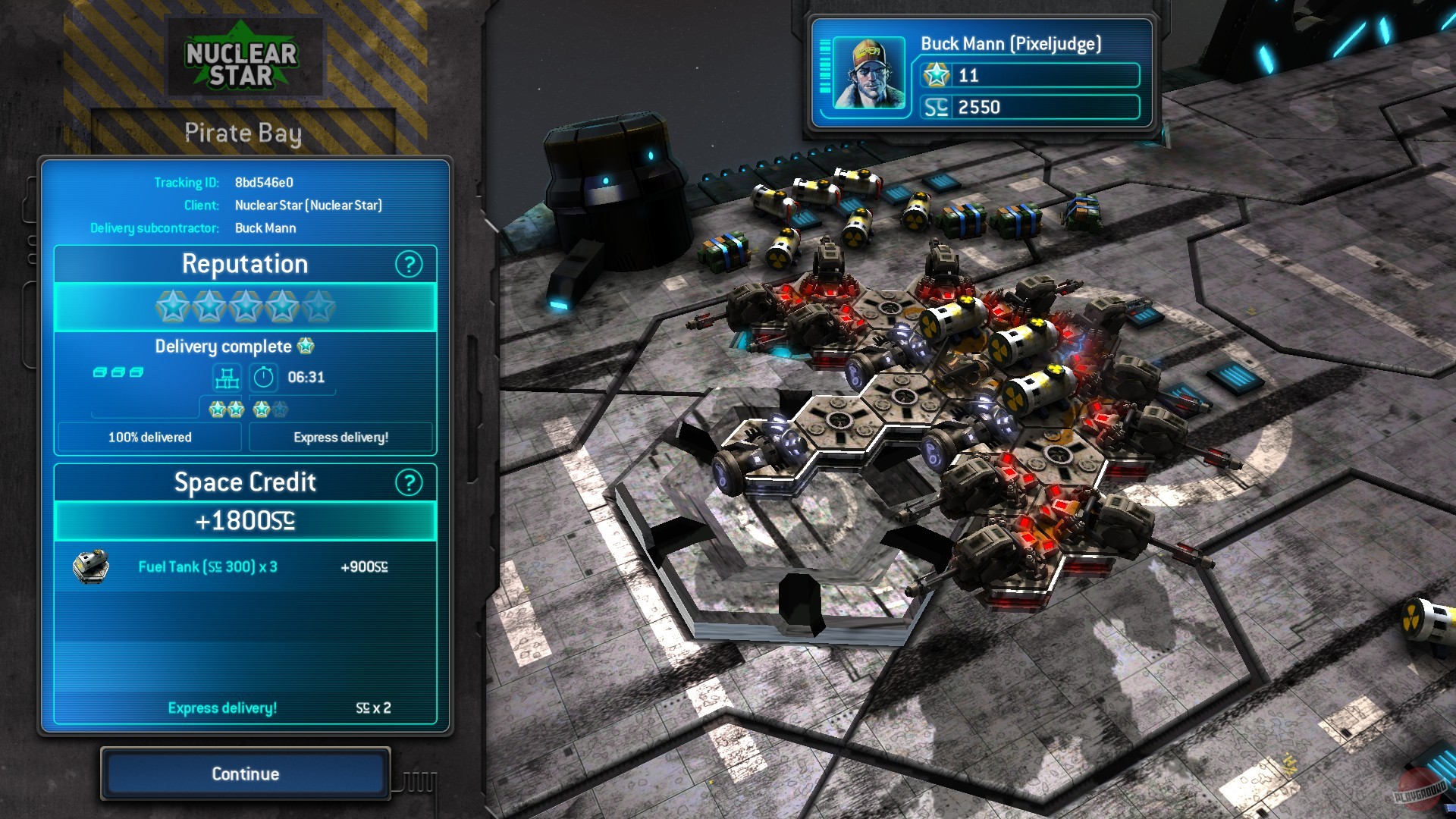The width and height of the screenshot is (1456, 819).
Task: Select the Fuel Tank reward row
Action: (244, 567)
